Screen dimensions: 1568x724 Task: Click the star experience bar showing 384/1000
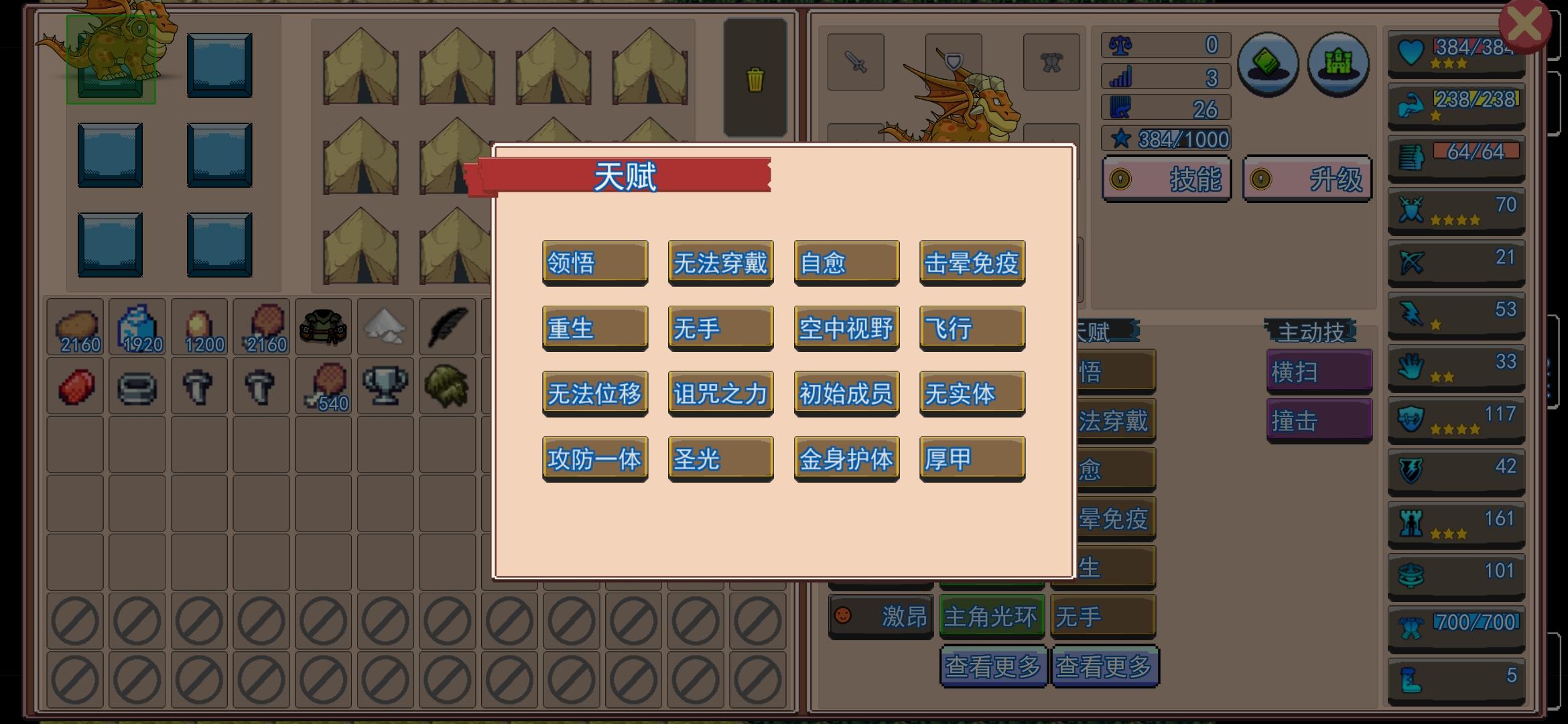pyautogui.click(x=1166, y=139)
